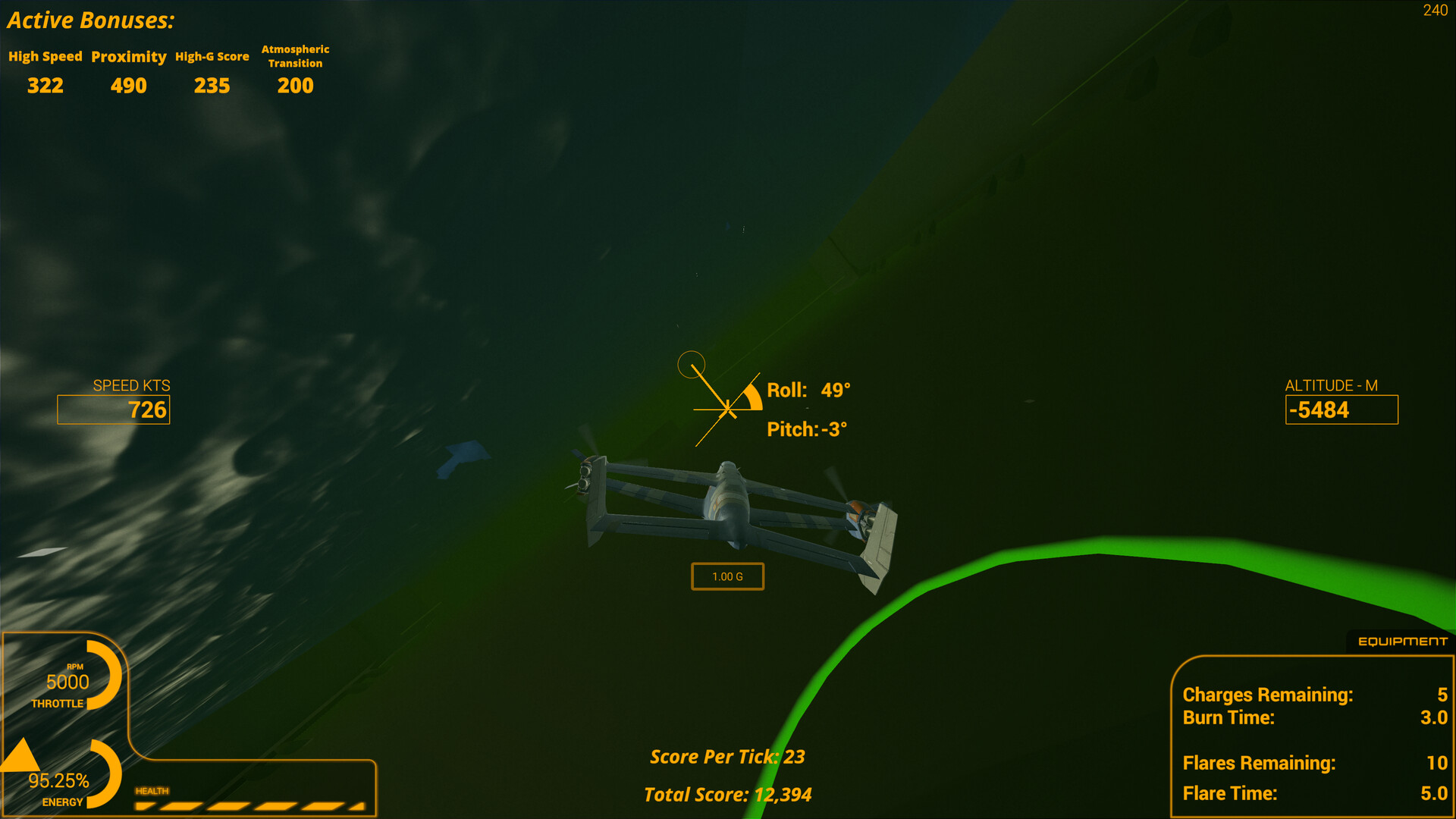Open the Equipment tab
Image resolution: width=1456 pixels, height=819 pixels.
tap(1401, 640)
